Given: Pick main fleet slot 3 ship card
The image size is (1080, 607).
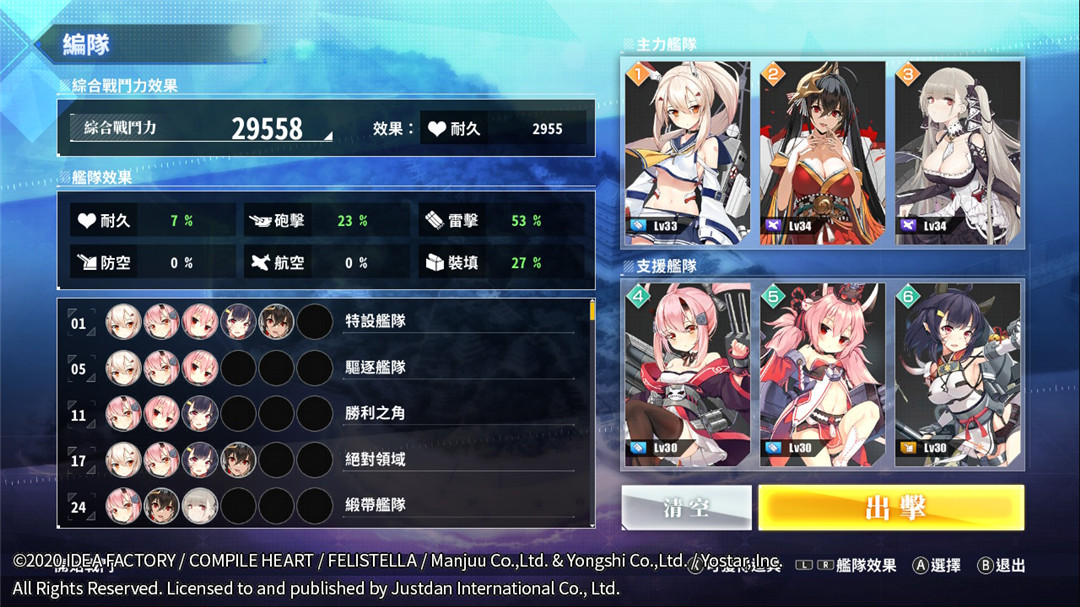Looking at the screenshot, I should coord(958,152).
